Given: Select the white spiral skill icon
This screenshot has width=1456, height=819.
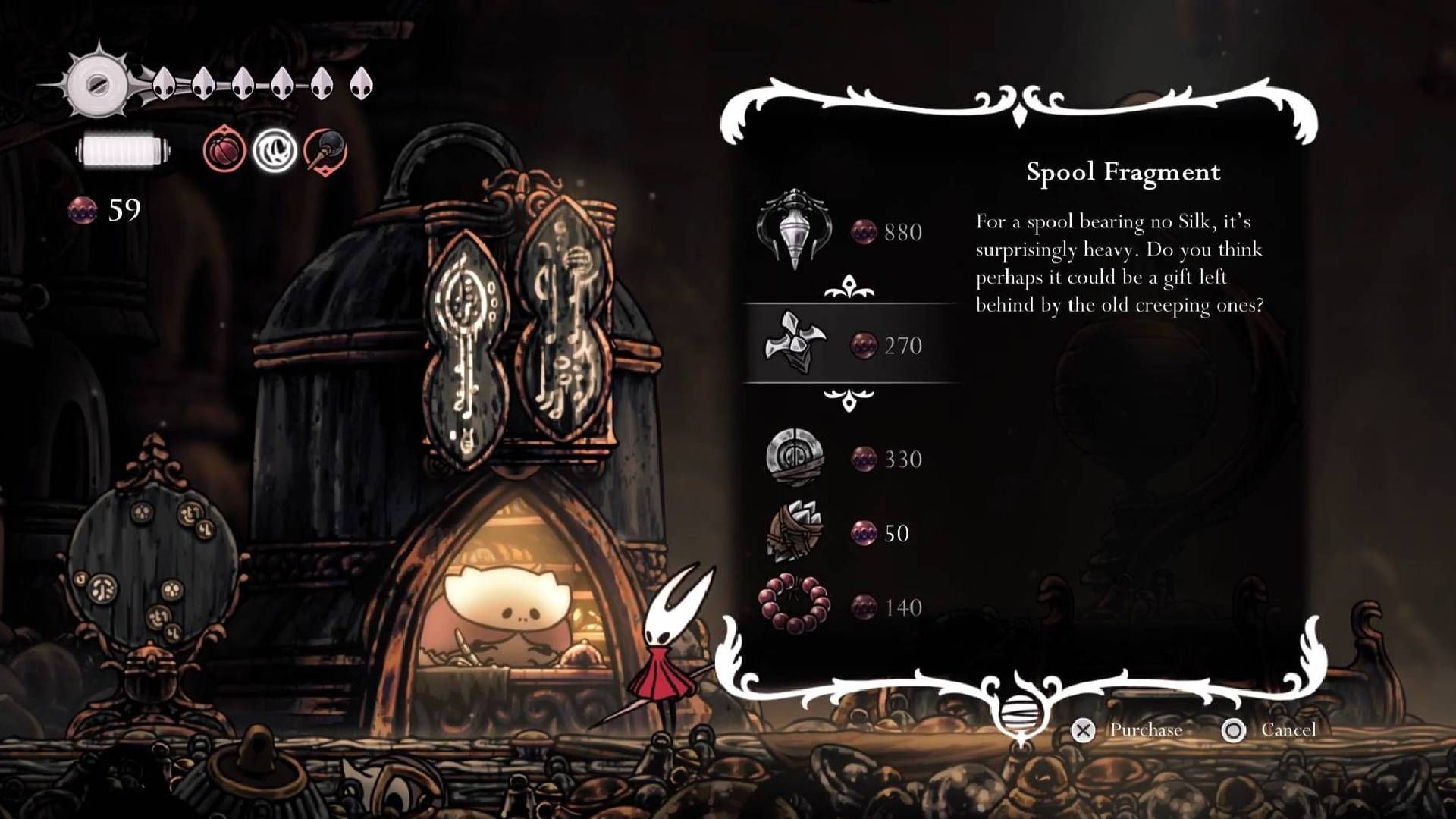Looking at the screenshot, I should 275,149.
